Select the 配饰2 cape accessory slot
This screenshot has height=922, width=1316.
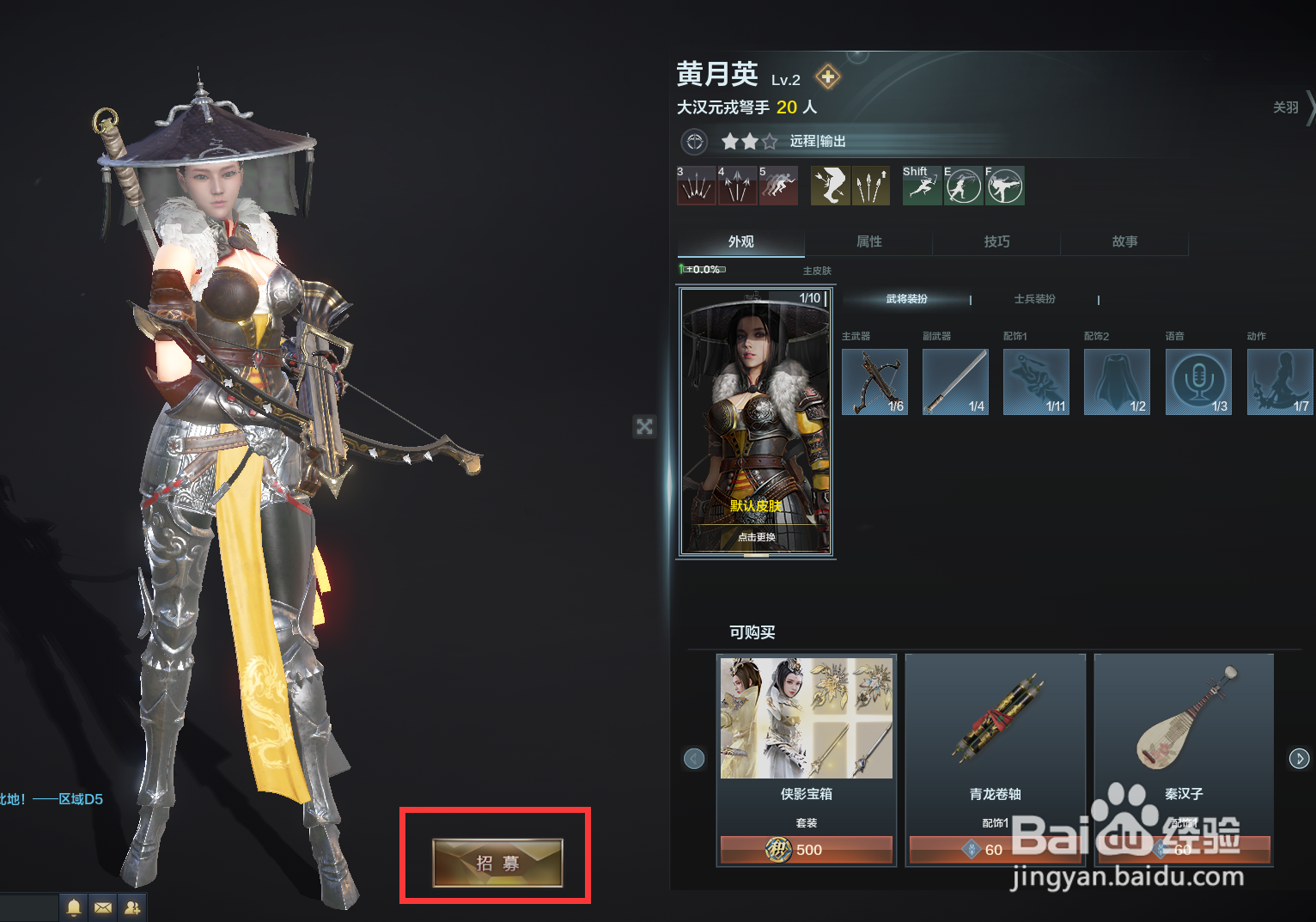pos(1117,381)
